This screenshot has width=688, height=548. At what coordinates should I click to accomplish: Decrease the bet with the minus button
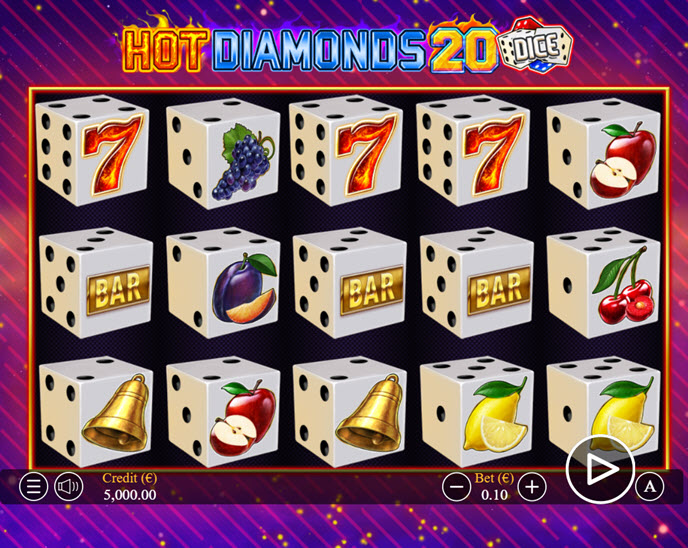(x=457, y=487)
